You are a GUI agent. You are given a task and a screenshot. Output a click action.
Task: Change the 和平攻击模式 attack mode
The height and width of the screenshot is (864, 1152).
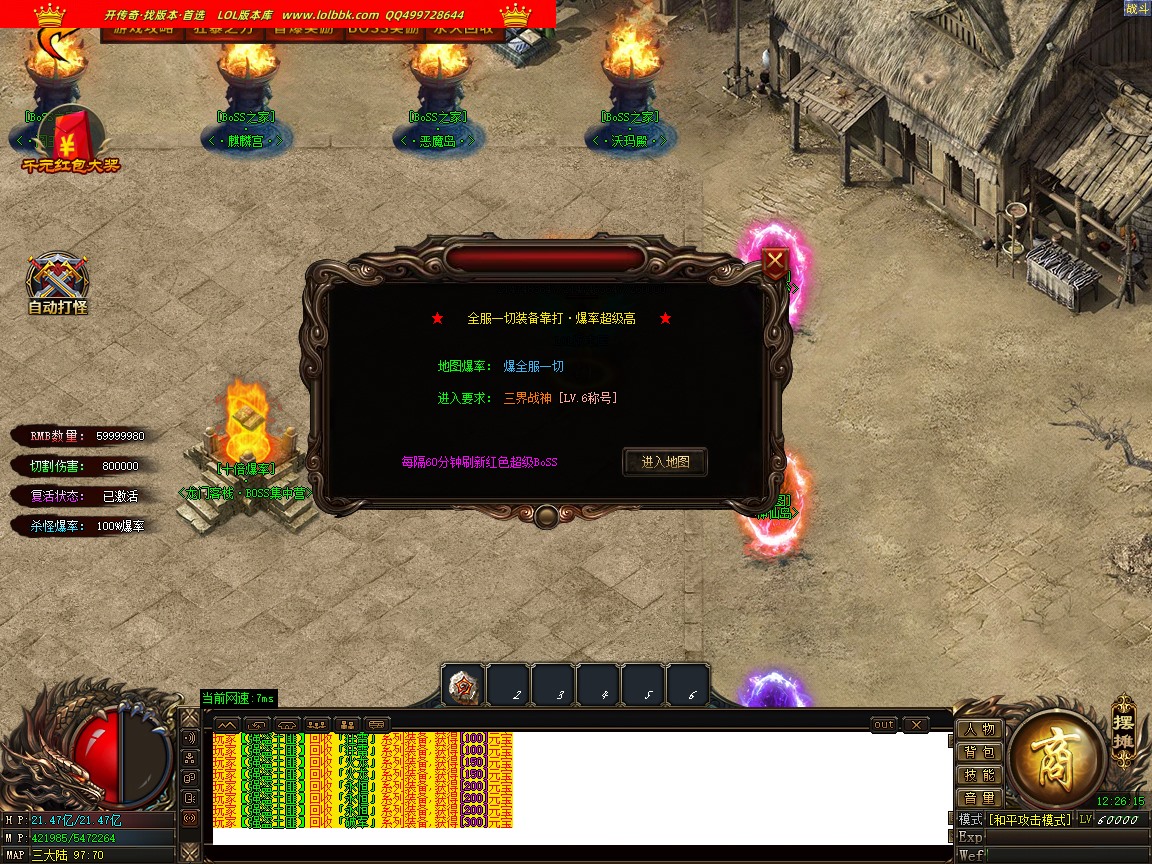1030,820
